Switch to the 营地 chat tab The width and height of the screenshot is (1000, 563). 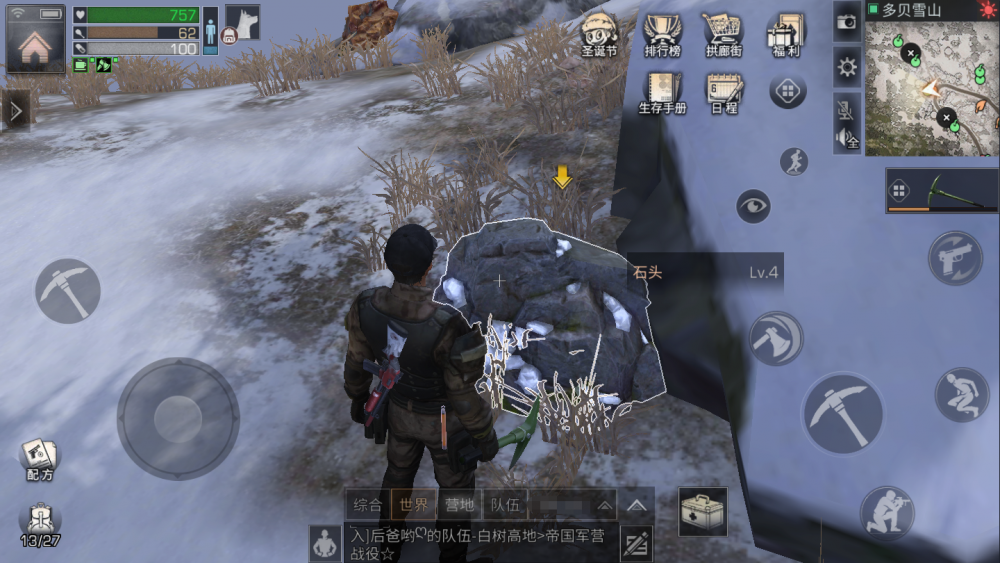(x=459, y=505)
